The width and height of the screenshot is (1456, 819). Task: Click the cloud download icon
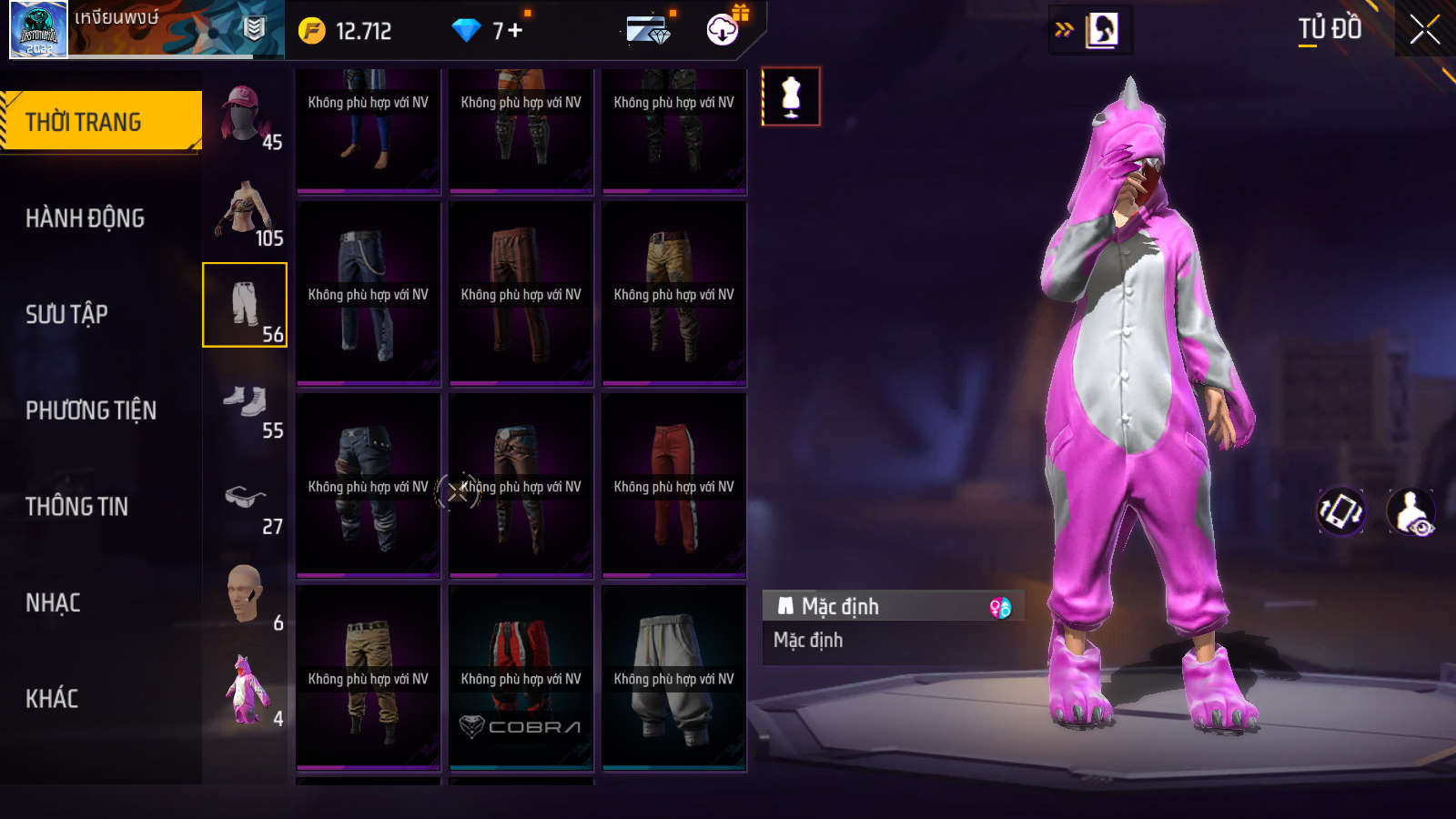(x=723, y=30)
